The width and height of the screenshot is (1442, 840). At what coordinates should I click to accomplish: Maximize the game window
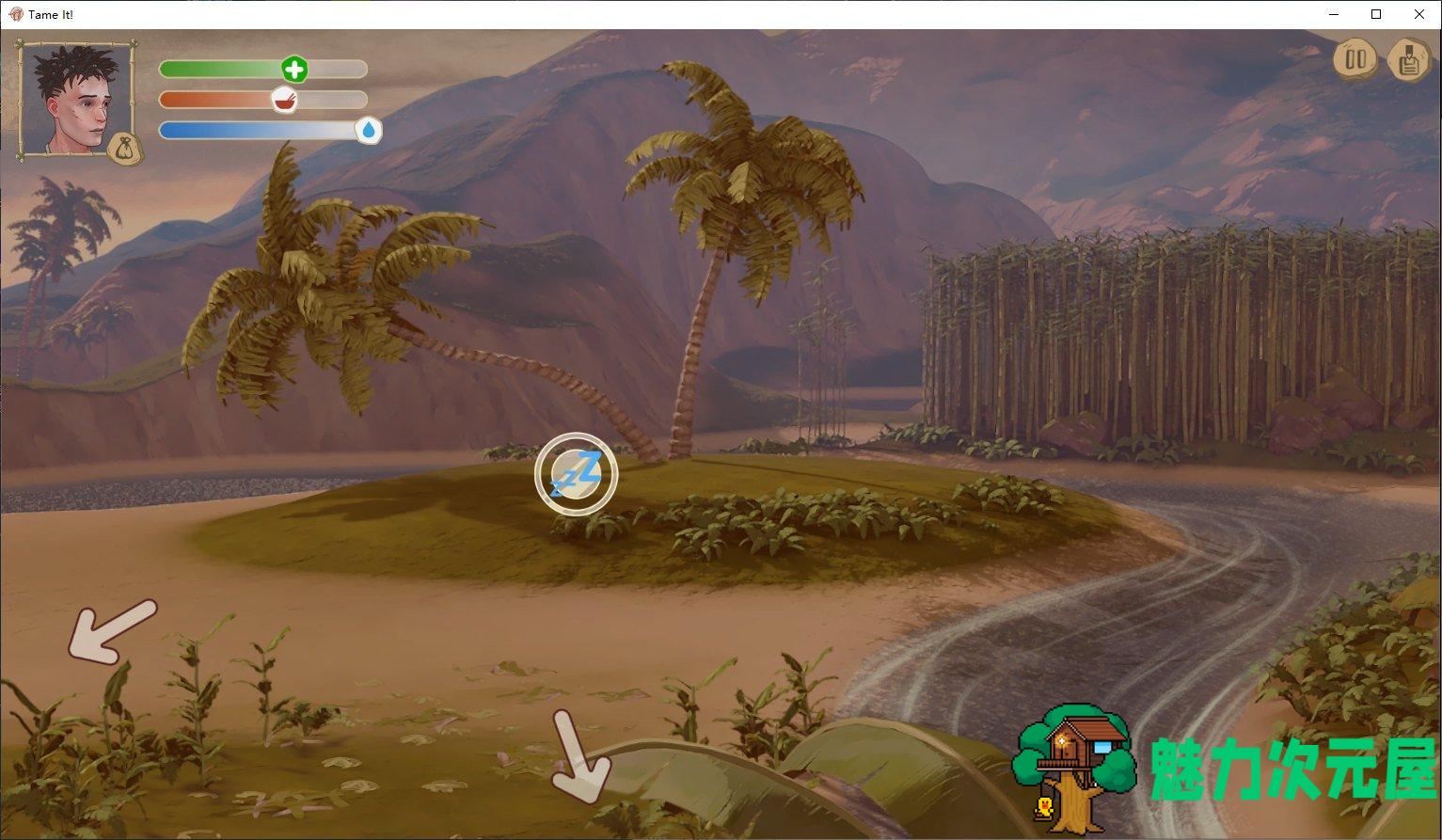[x=1376, y=14]
